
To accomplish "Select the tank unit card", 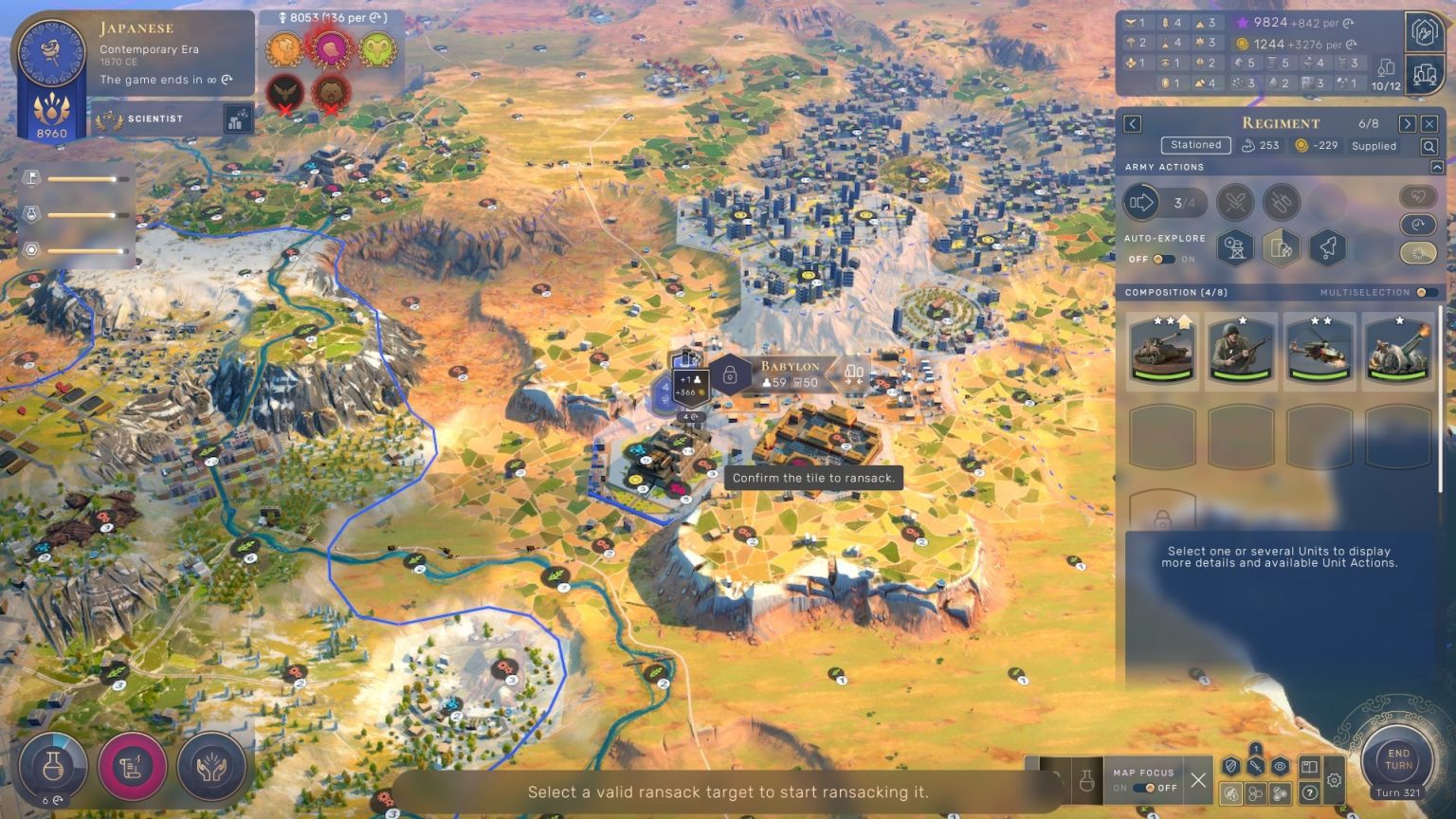I will coord(1162,352).
